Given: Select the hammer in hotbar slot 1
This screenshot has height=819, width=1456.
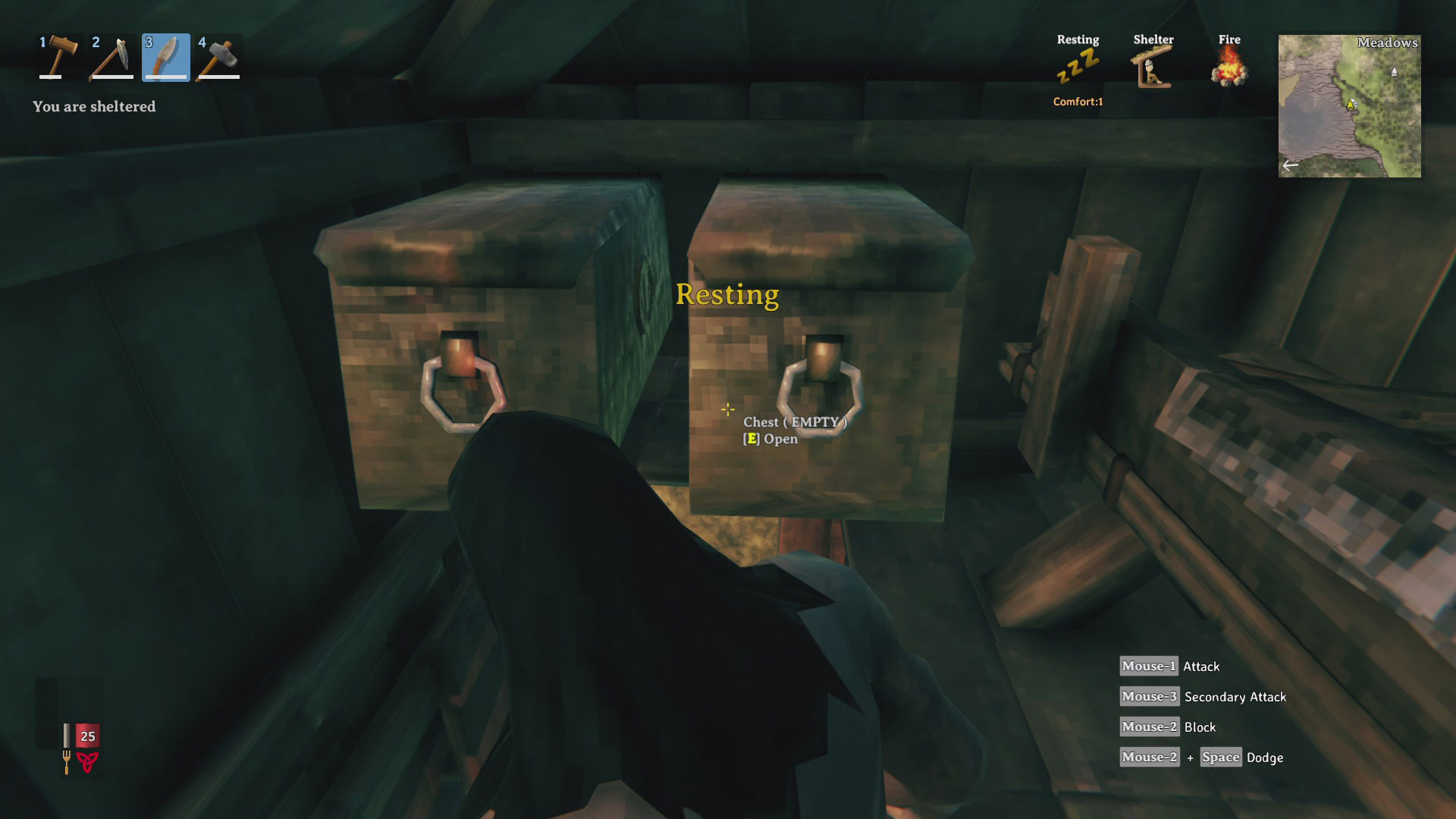Looking at the screenshot, I should pos(57,58).
